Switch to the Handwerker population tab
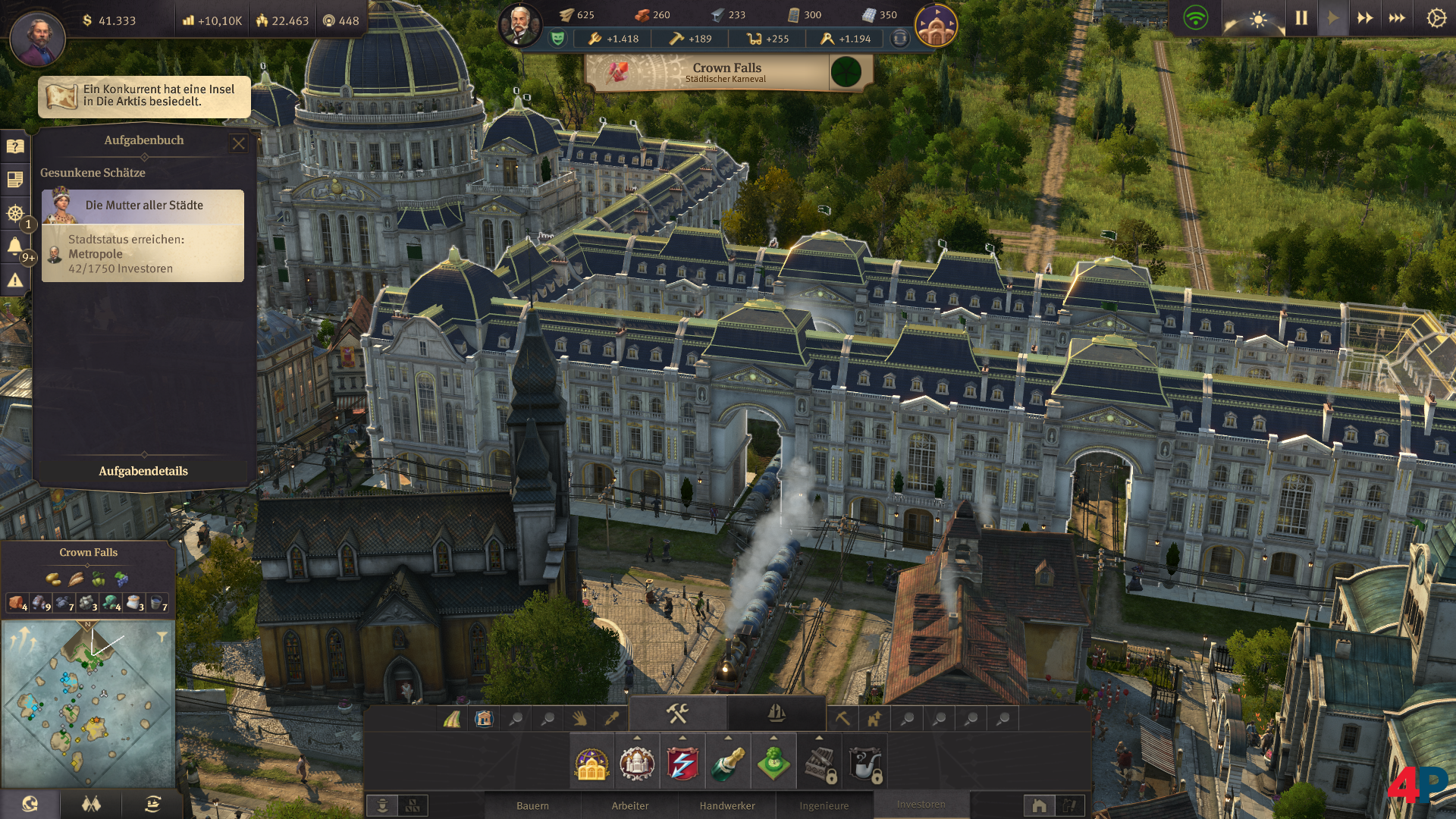1456x819 pixels. 727,805
